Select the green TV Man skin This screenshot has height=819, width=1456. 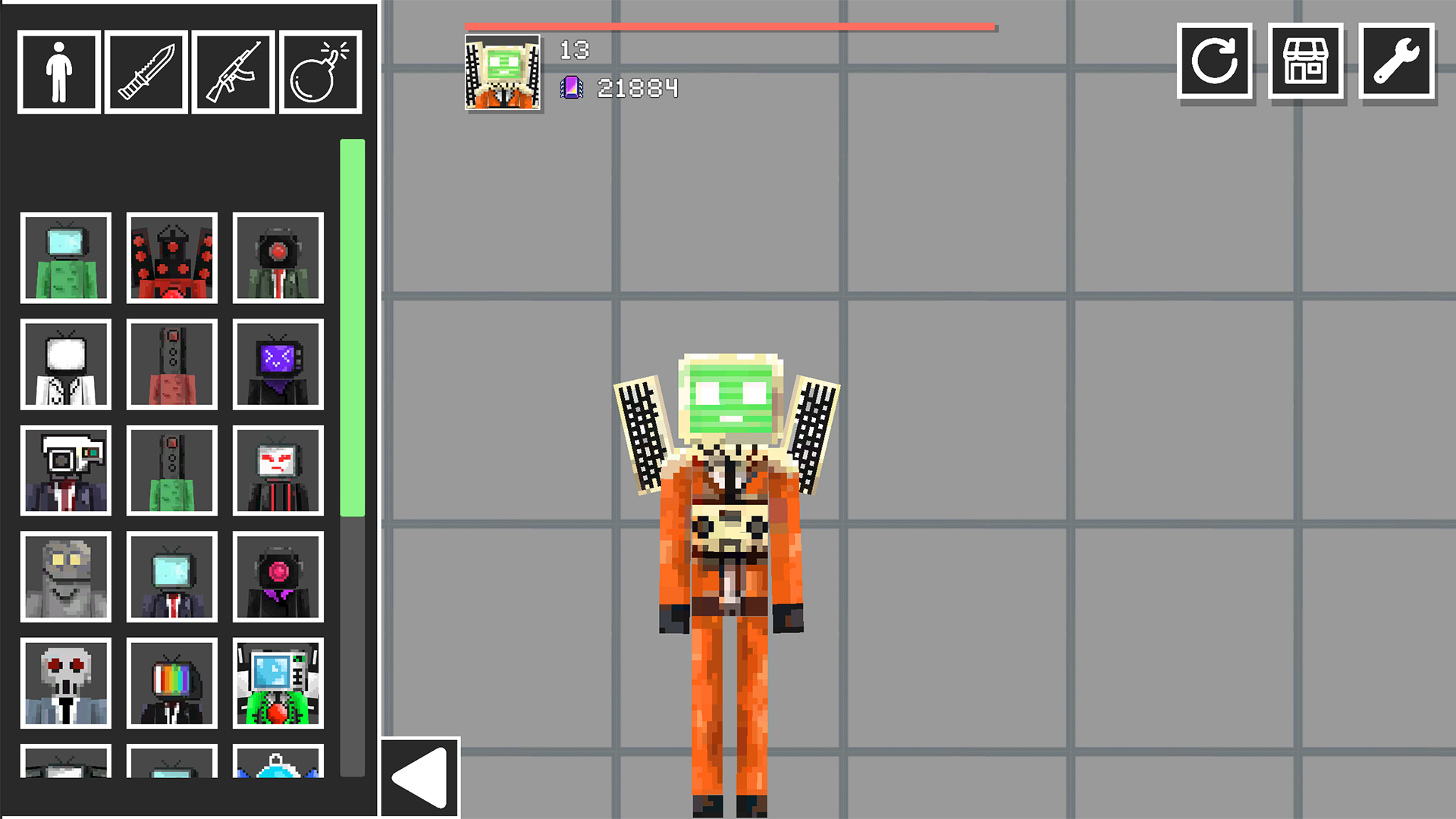tap(66, 259)
